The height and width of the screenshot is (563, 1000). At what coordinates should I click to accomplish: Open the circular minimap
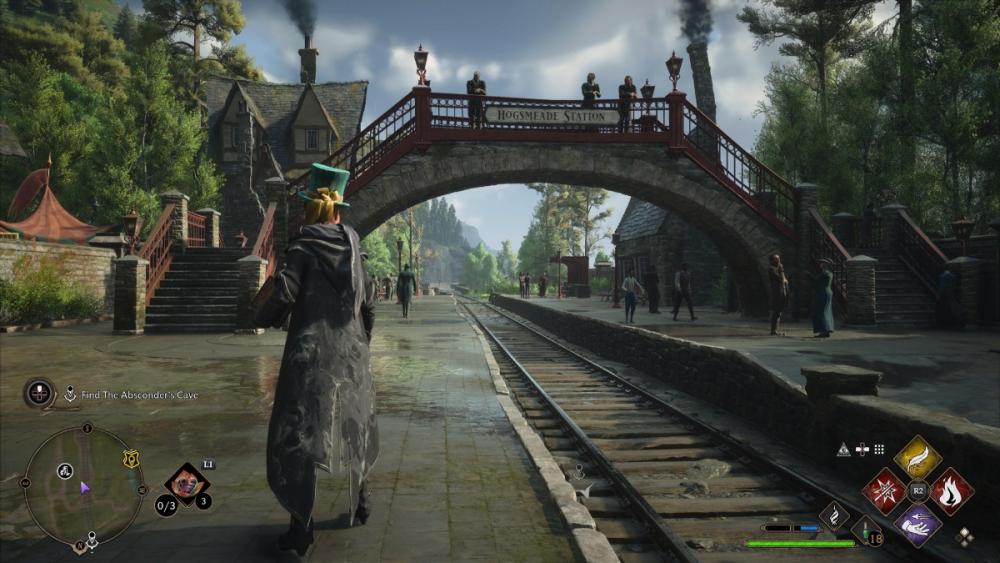click(84, 487)
